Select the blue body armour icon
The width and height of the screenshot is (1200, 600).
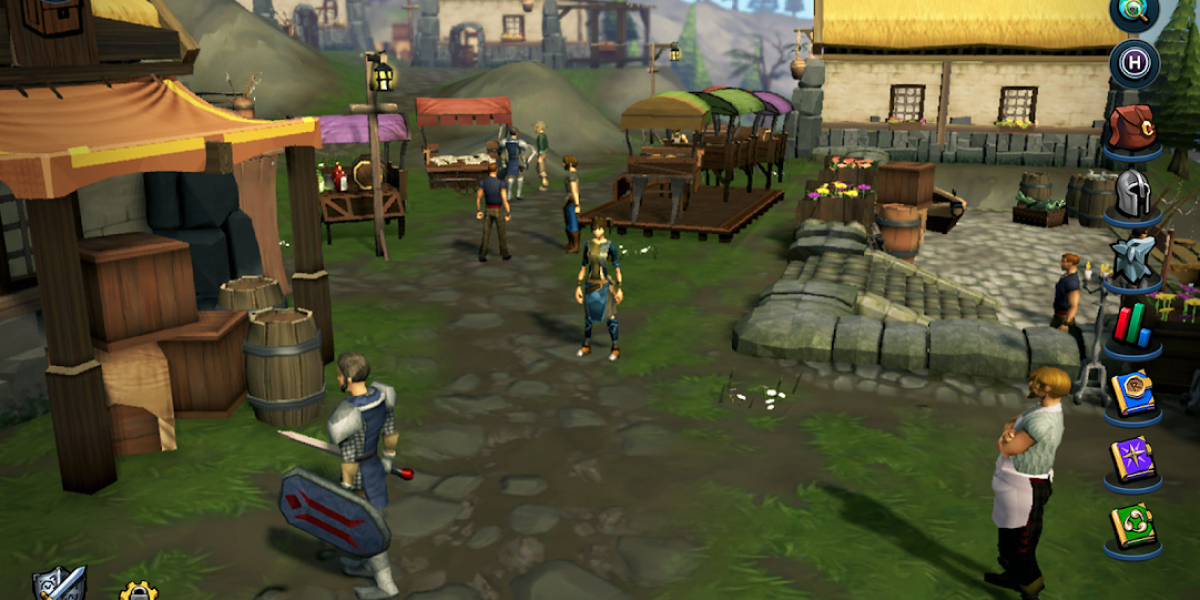pyautogui.click(x=1133, y=258)
